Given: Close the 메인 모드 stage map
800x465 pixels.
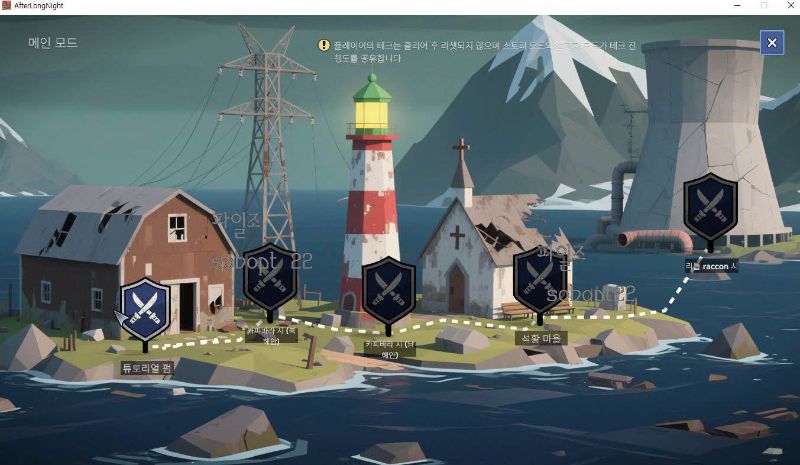Looking at the screenshot, I should tap(771, 42).
